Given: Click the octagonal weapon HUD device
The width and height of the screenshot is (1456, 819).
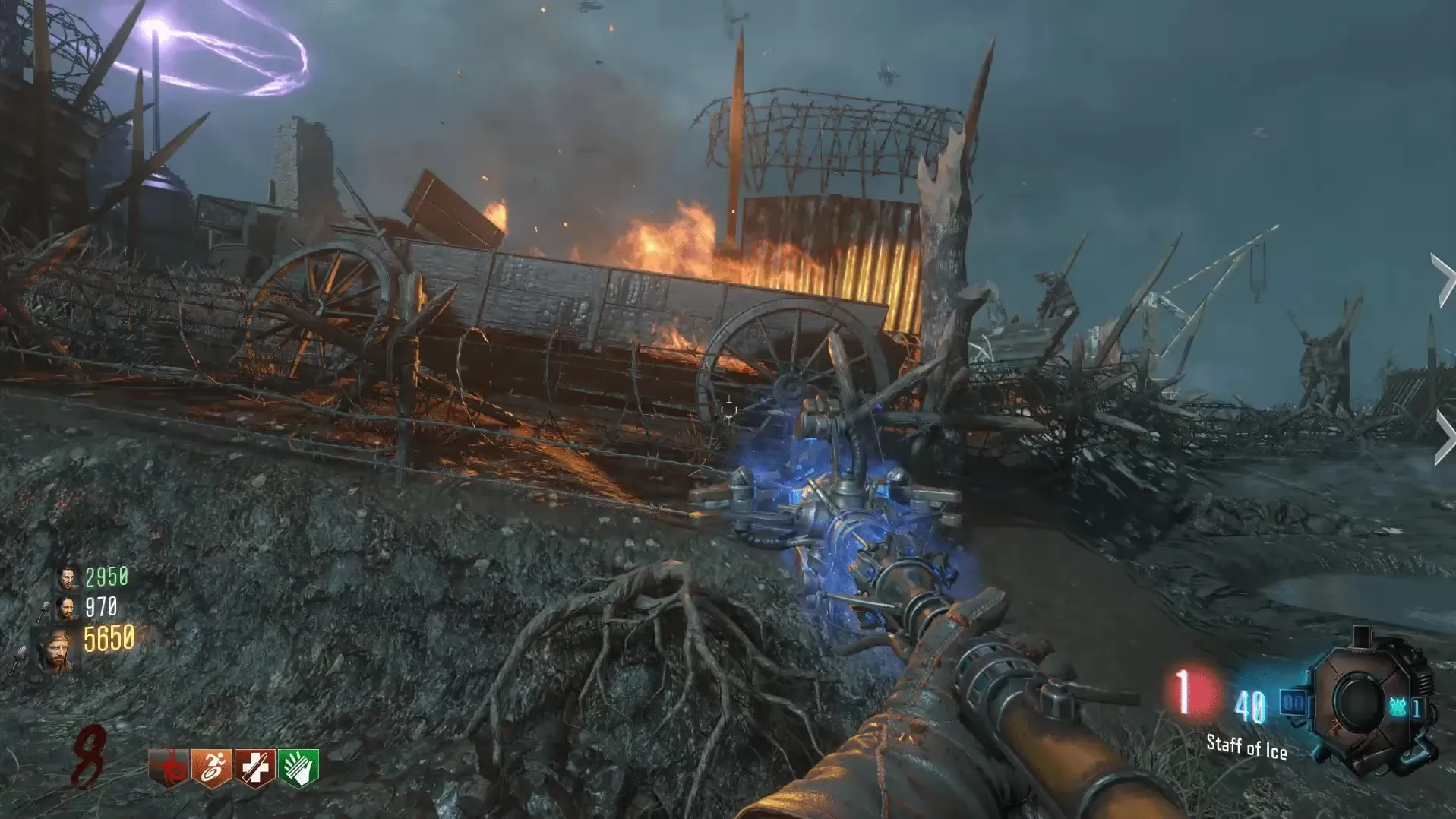Looking at the screenshot, I should click(x=1357, y=700).
